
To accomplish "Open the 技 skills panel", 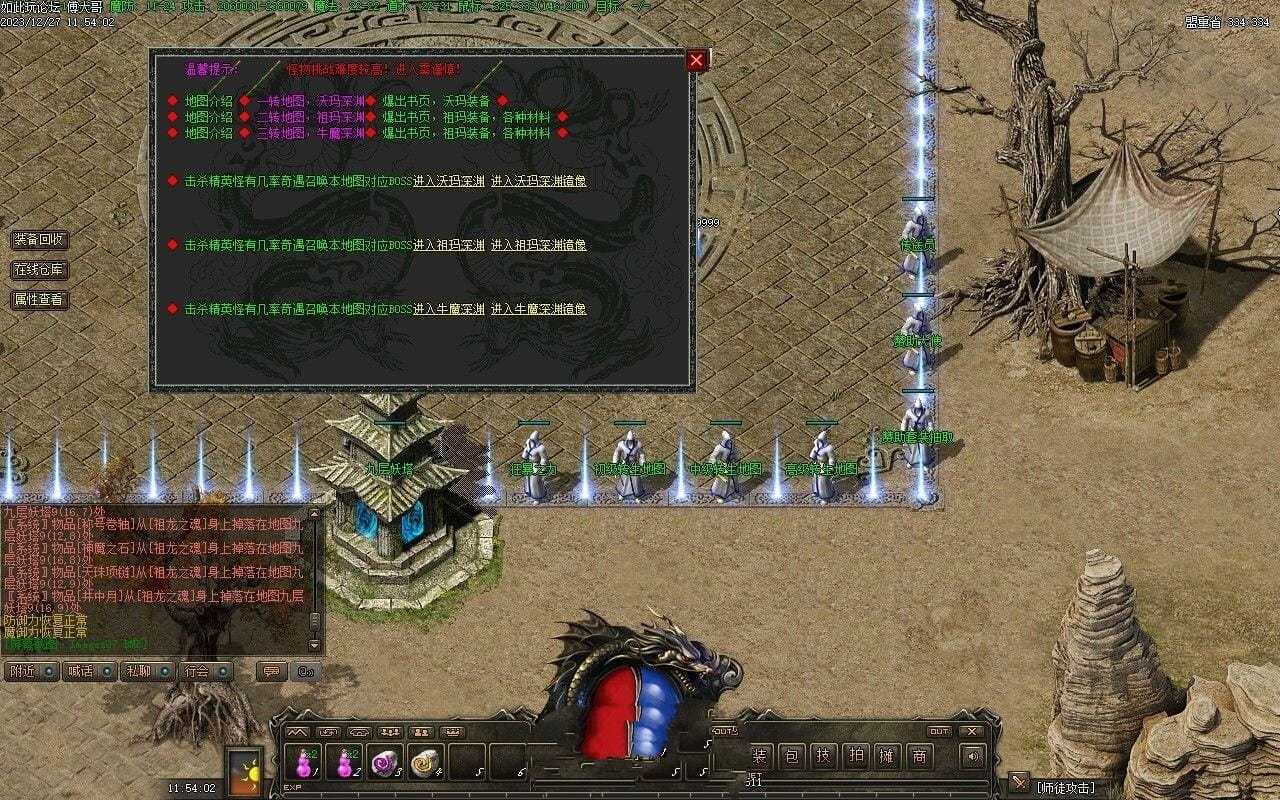I will click(822, 757).
